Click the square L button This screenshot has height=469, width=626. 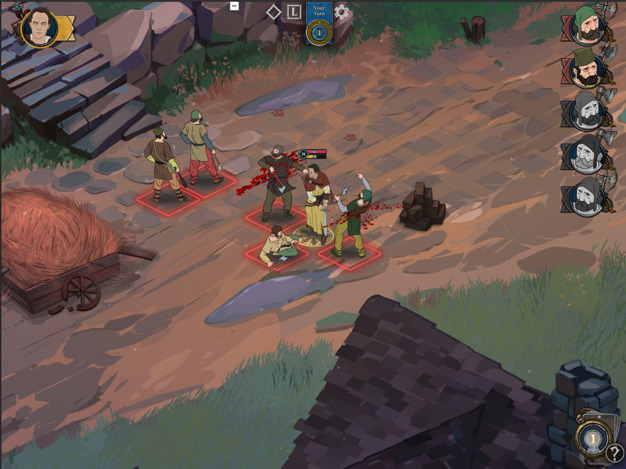pyautogui.click(x=294, y=12)
